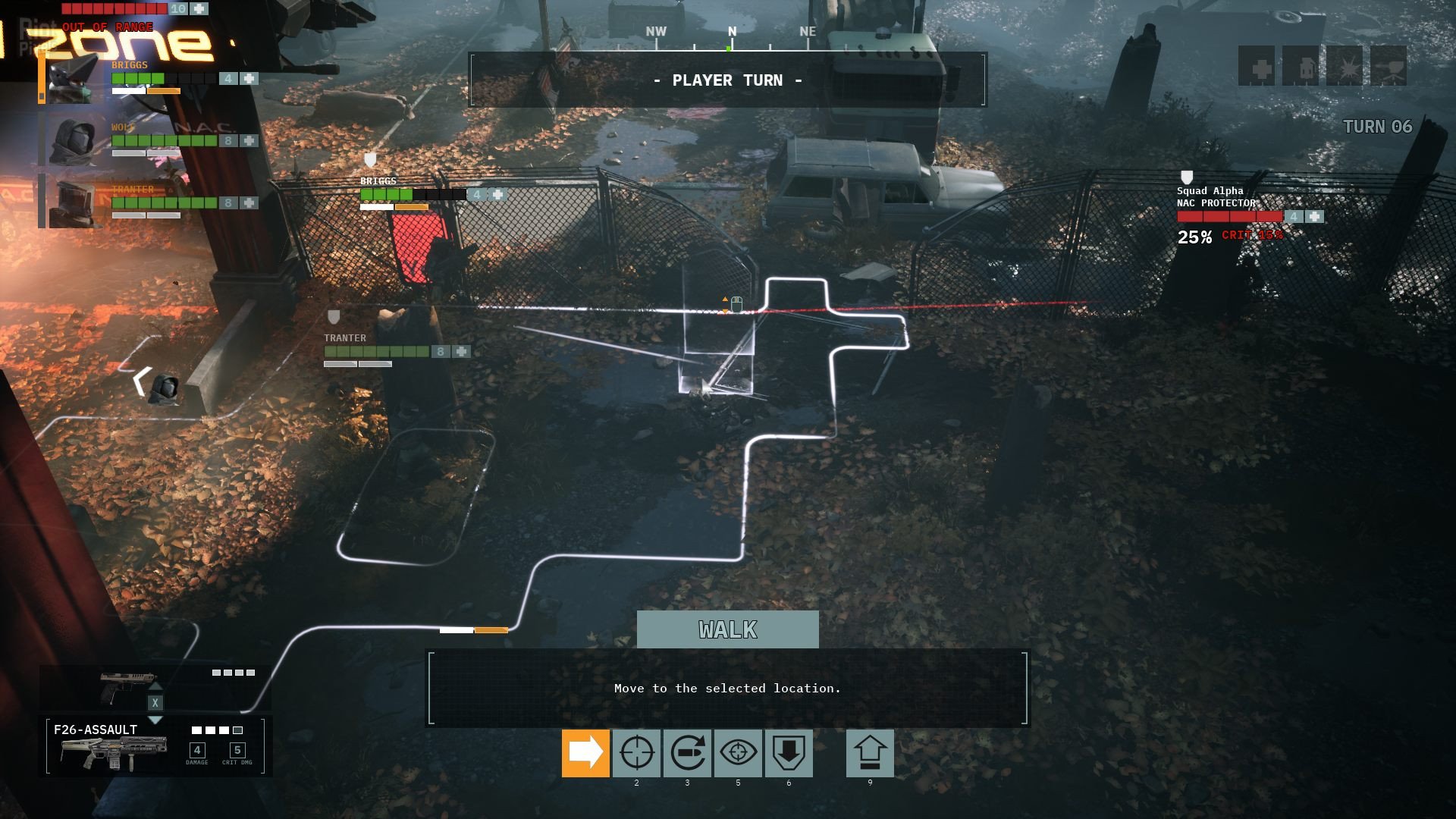
Task: Switch to the secondary pistol weapon
Action: coord(127,686)
